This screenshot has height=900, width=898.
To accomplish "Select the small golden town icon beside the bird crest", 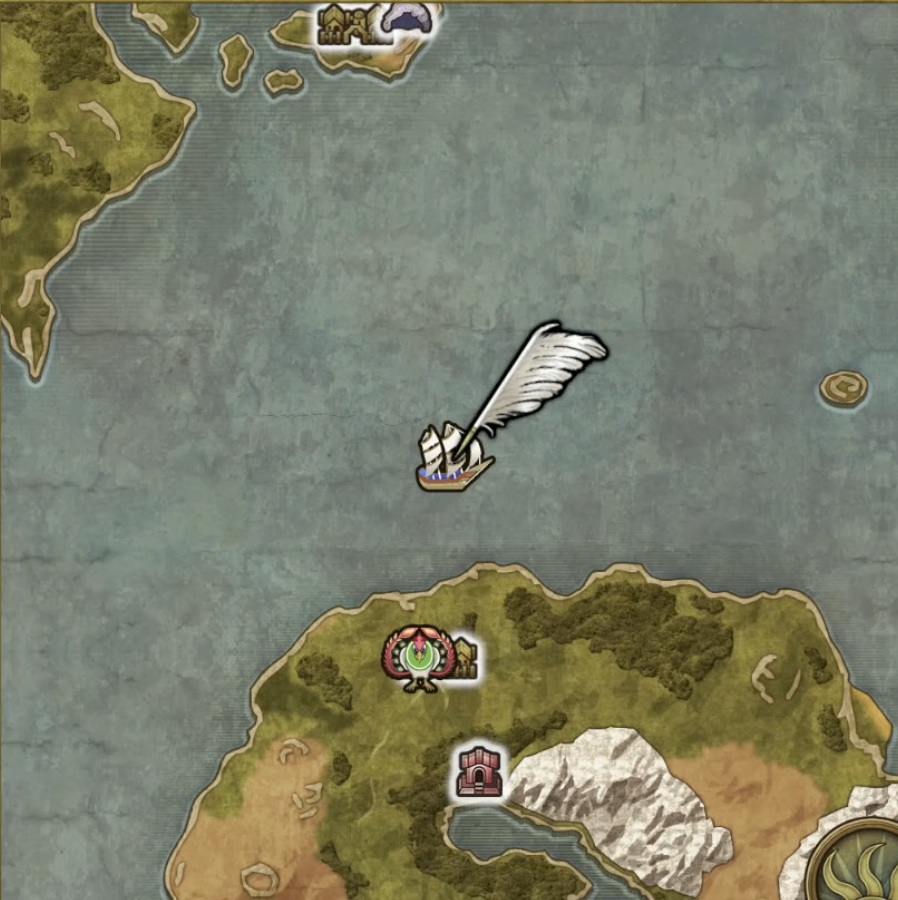I will point(466,660).
